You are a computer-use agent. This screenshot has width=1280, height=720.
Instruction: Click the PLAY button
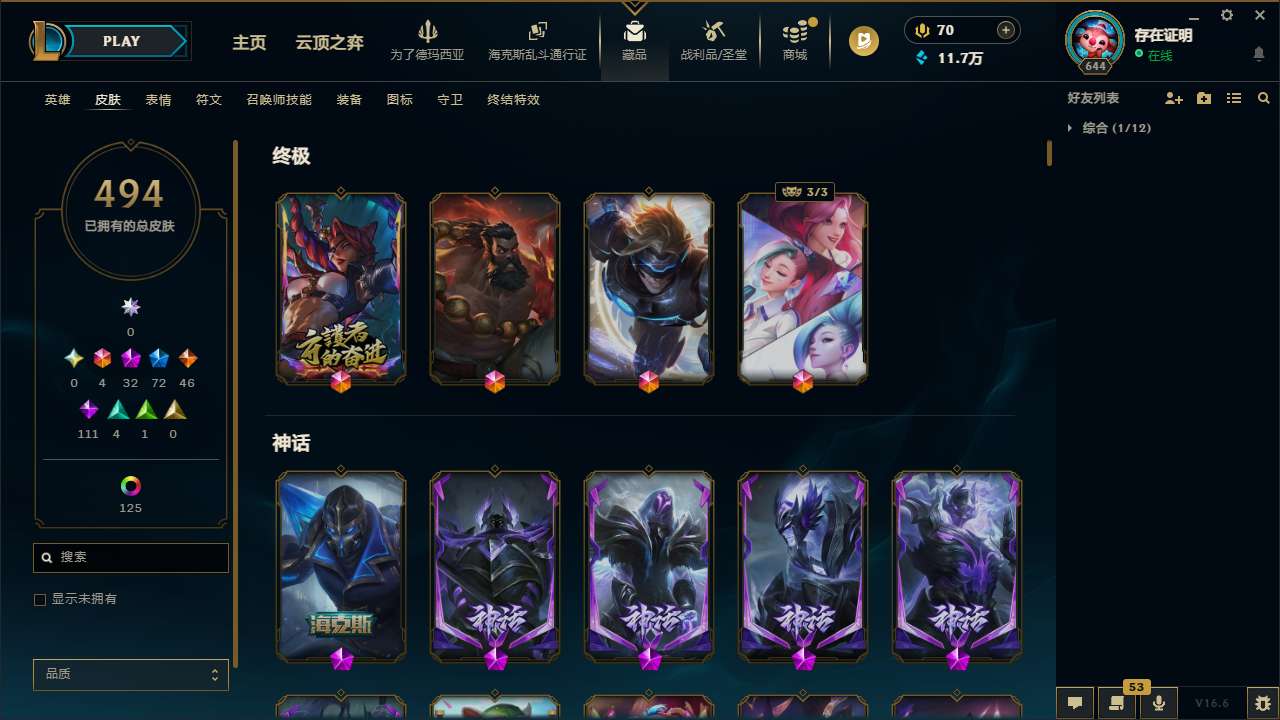(x=121, y=41)
